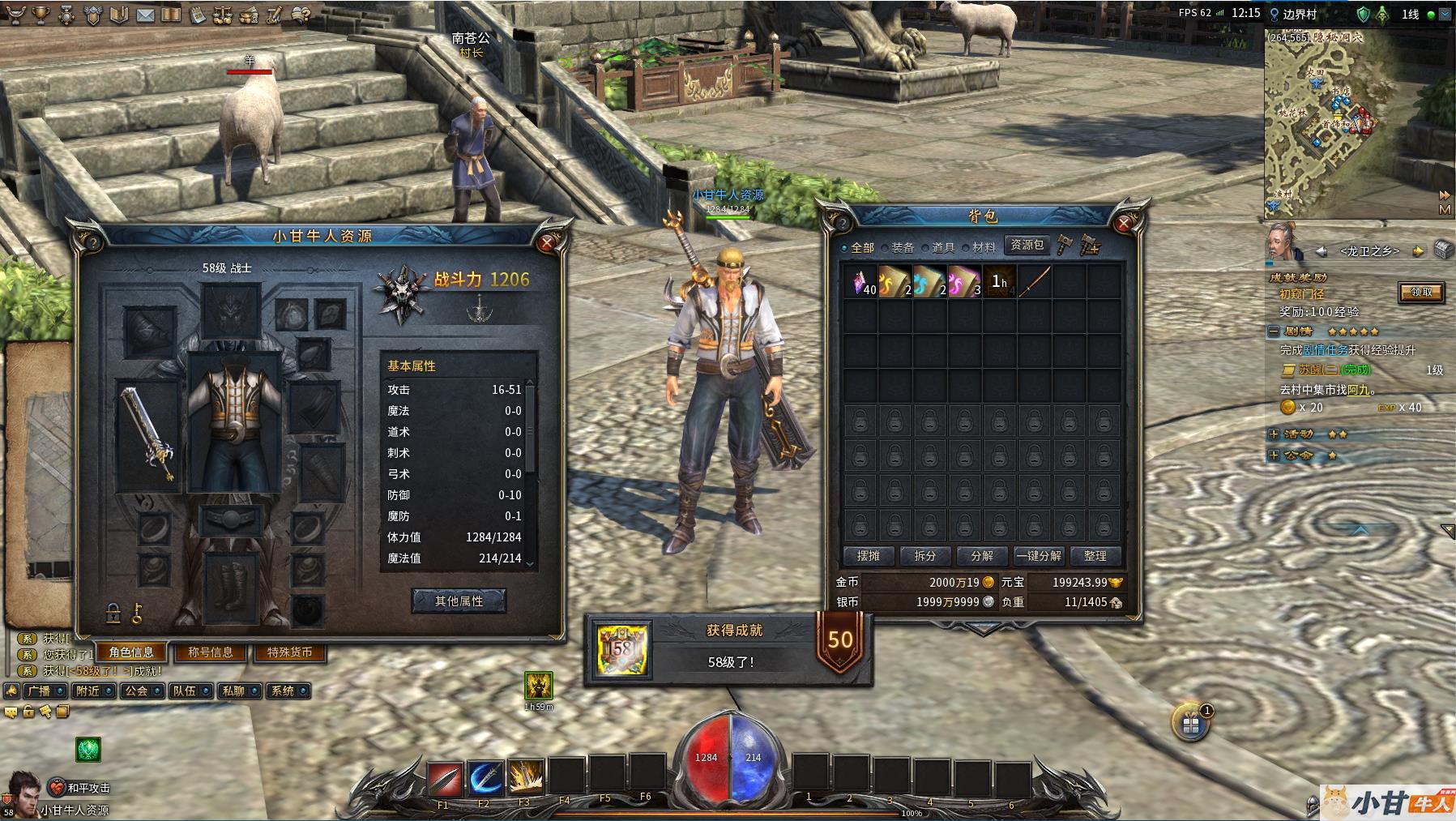
Task: Activate the F1 red slash skill
Action: 444,779
